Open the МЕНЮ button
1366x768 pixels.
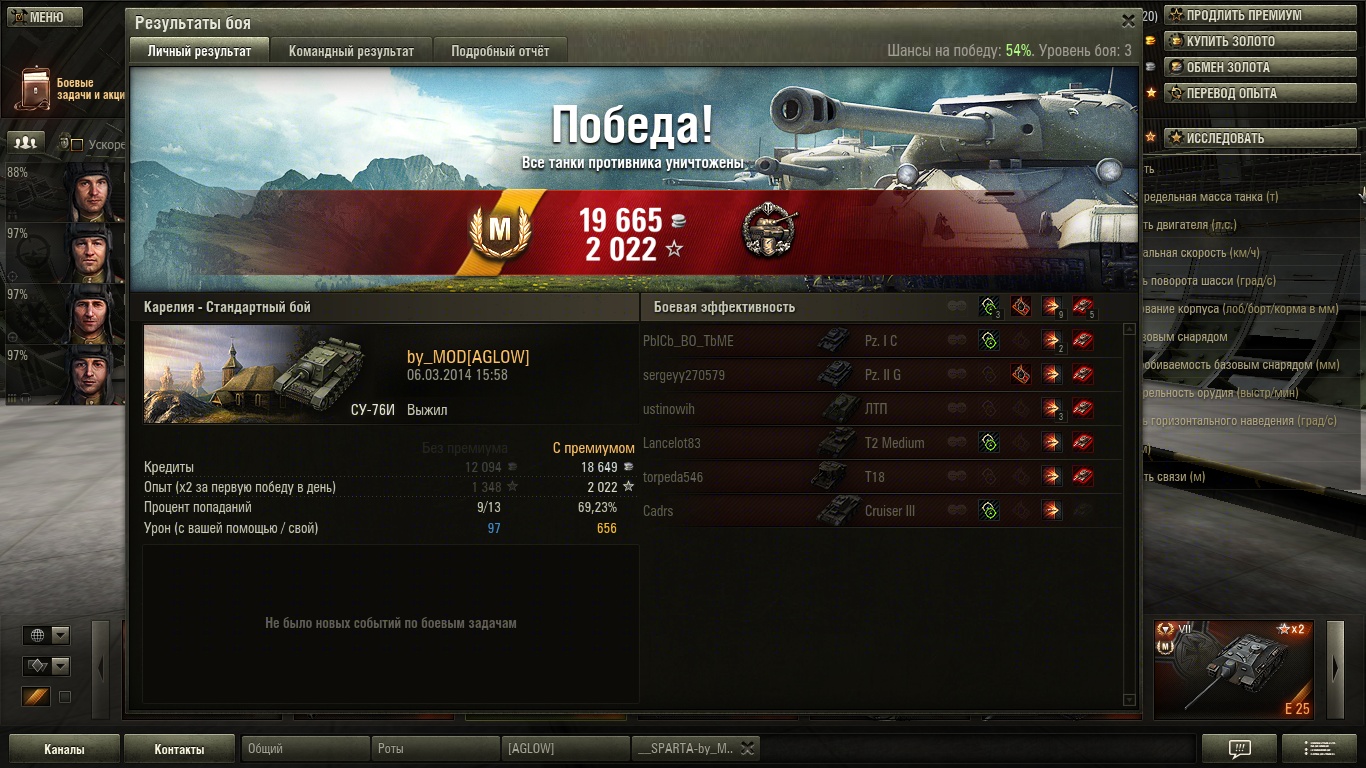(x=38, y=17)
